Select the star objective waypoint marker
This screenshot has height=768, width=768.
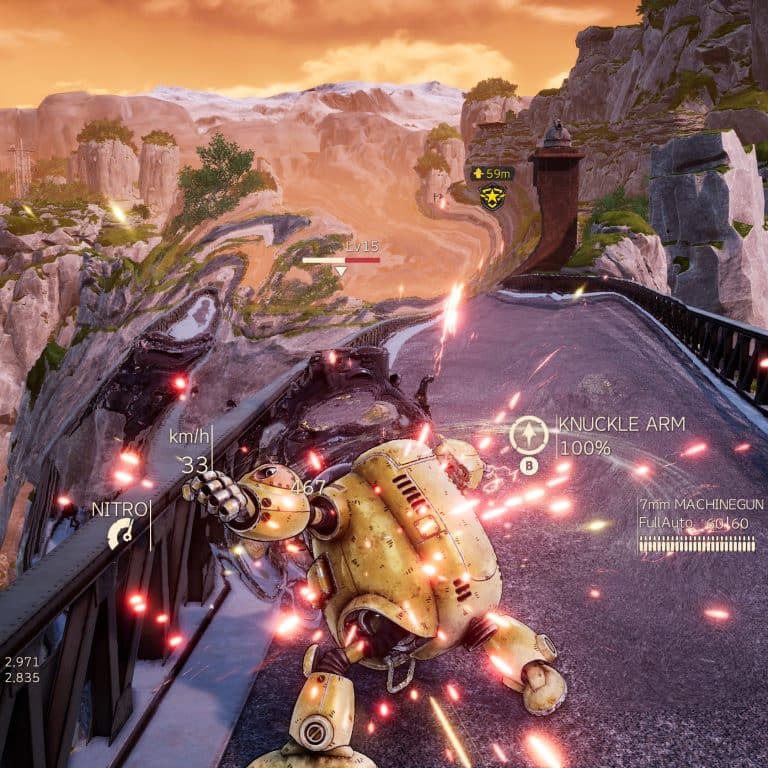[491, 196]
